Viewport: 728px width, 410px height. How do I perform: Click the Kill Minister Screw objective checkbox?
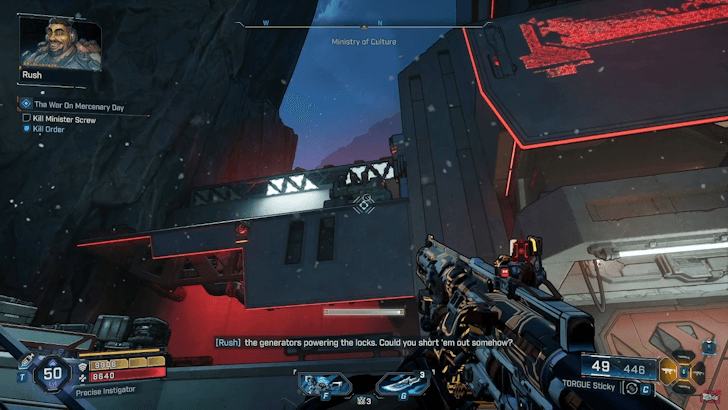click(x=26, y=118)
